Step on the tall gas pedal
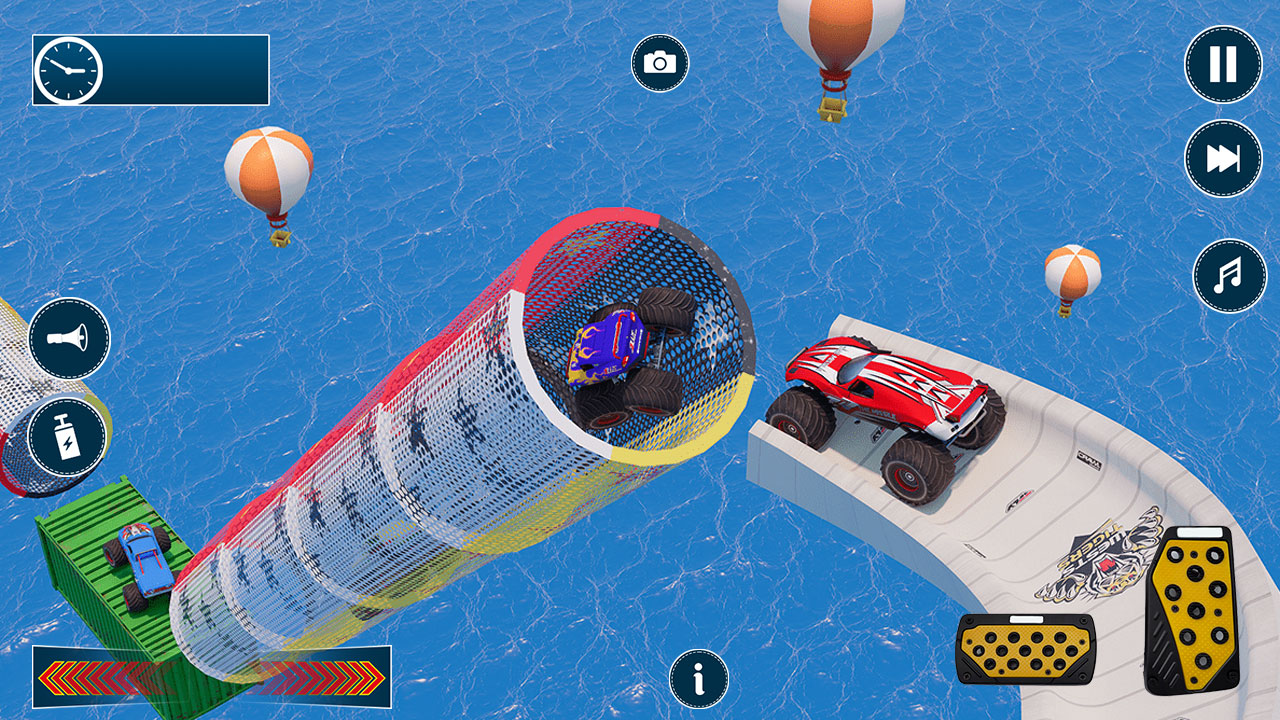The image size is (1280, 720). (1191, 610)
